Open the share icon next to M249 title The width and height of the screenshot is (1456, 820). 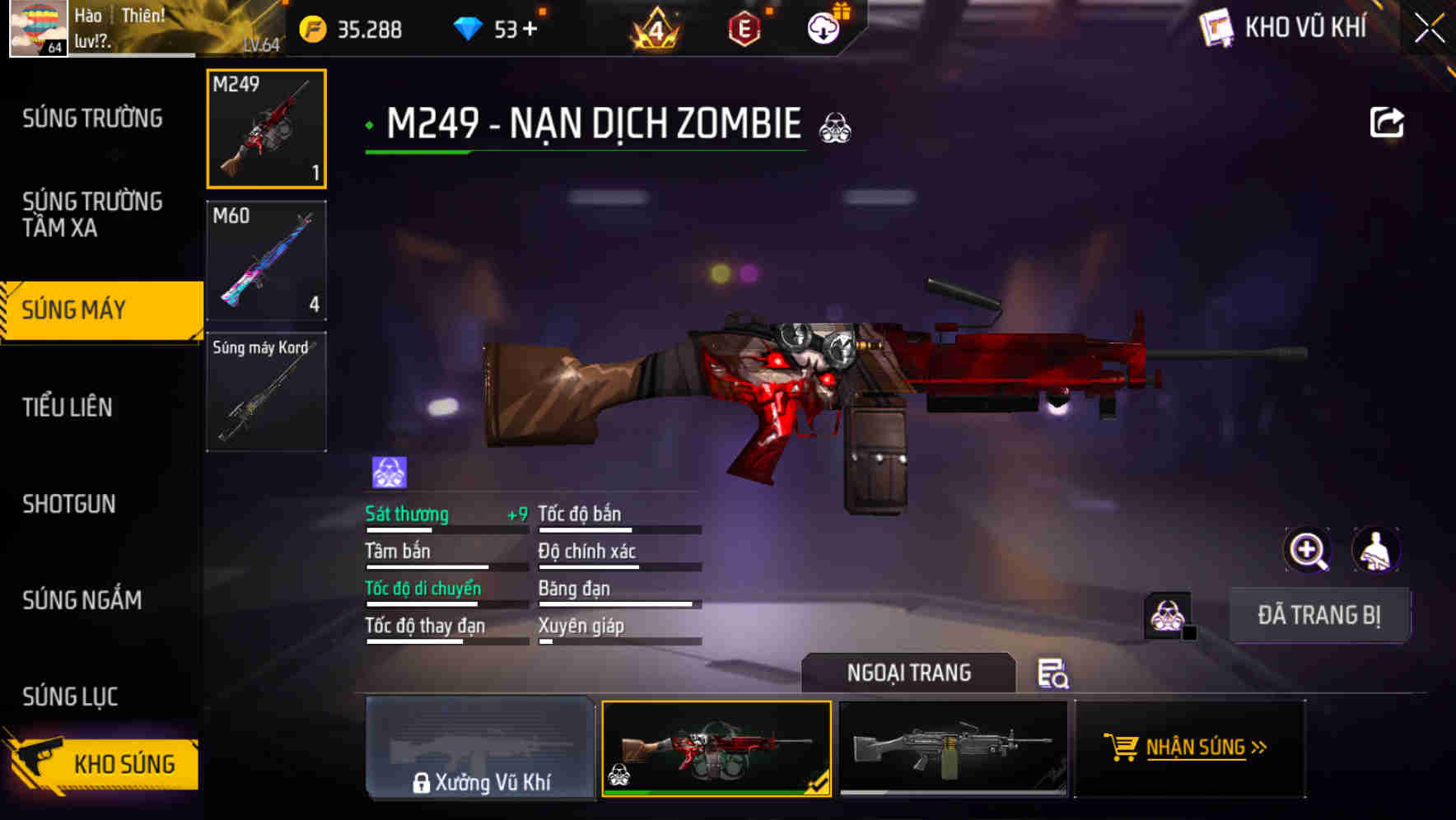[1387, 121]
